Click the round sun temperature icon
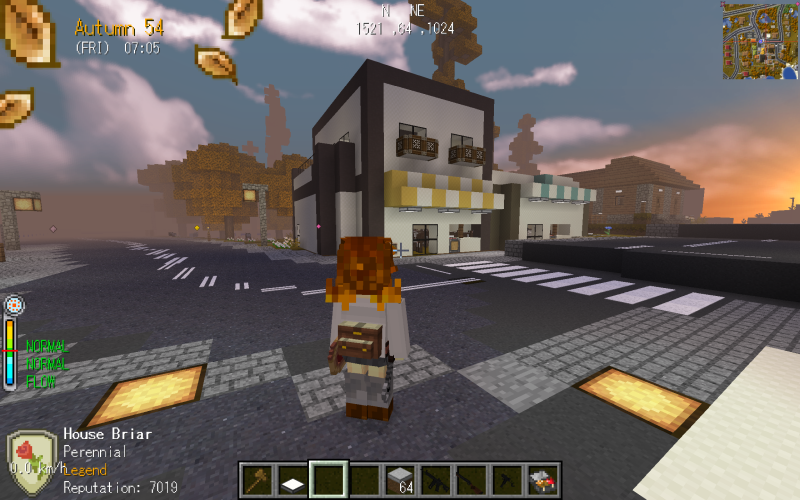This screenshot has height=500, width=800. click(x=13, y=305)
